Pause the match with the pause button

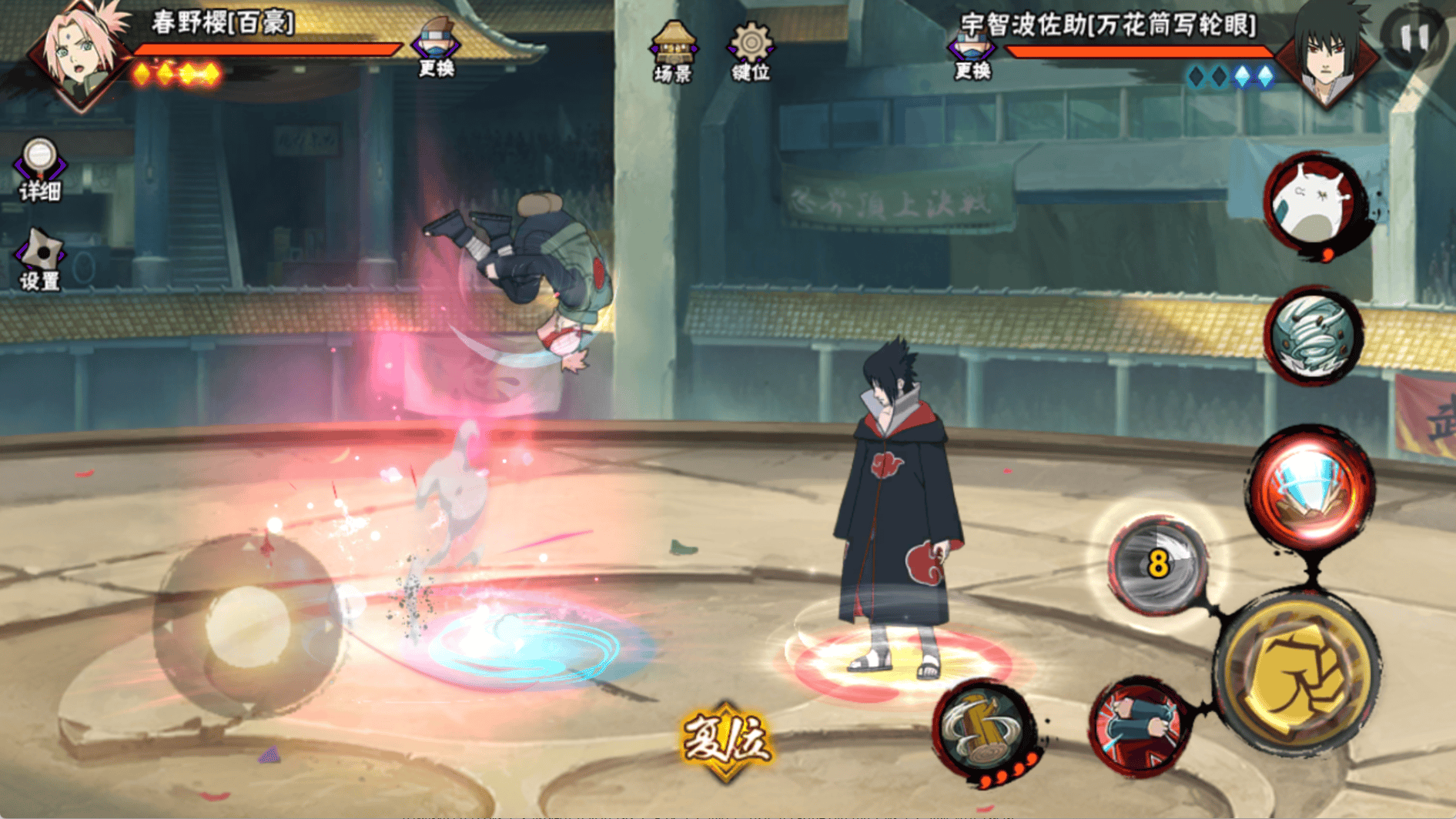tap(1415, 37)
